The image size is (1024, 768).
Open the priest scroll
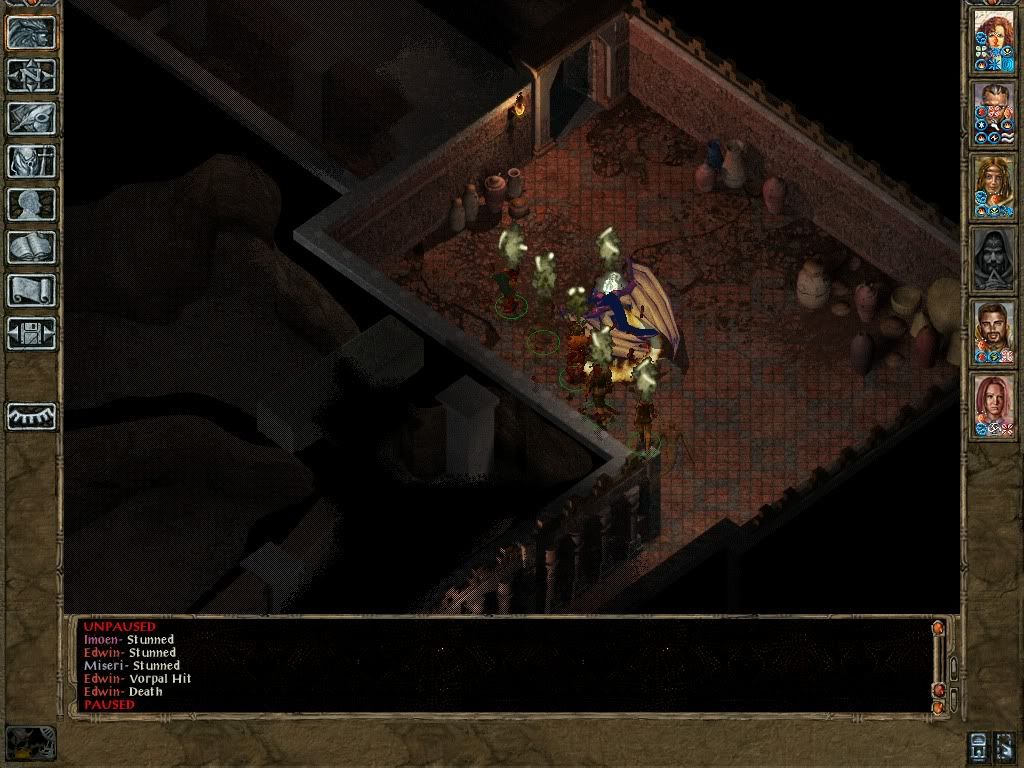click(31, 290)
